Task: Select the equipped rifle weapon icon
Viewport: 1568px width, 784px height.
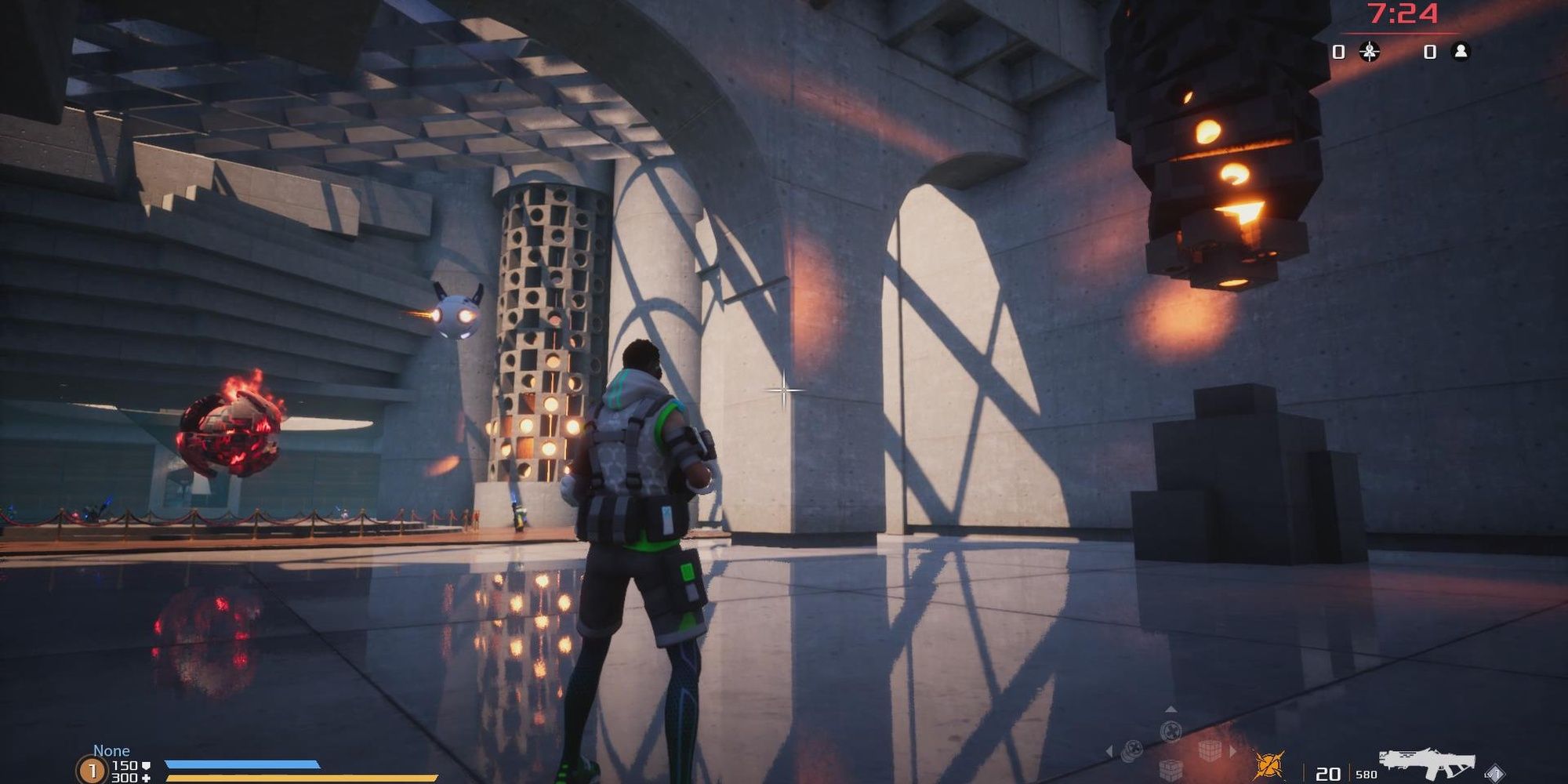Action: pyautogui.click(x=1427, y=764)
